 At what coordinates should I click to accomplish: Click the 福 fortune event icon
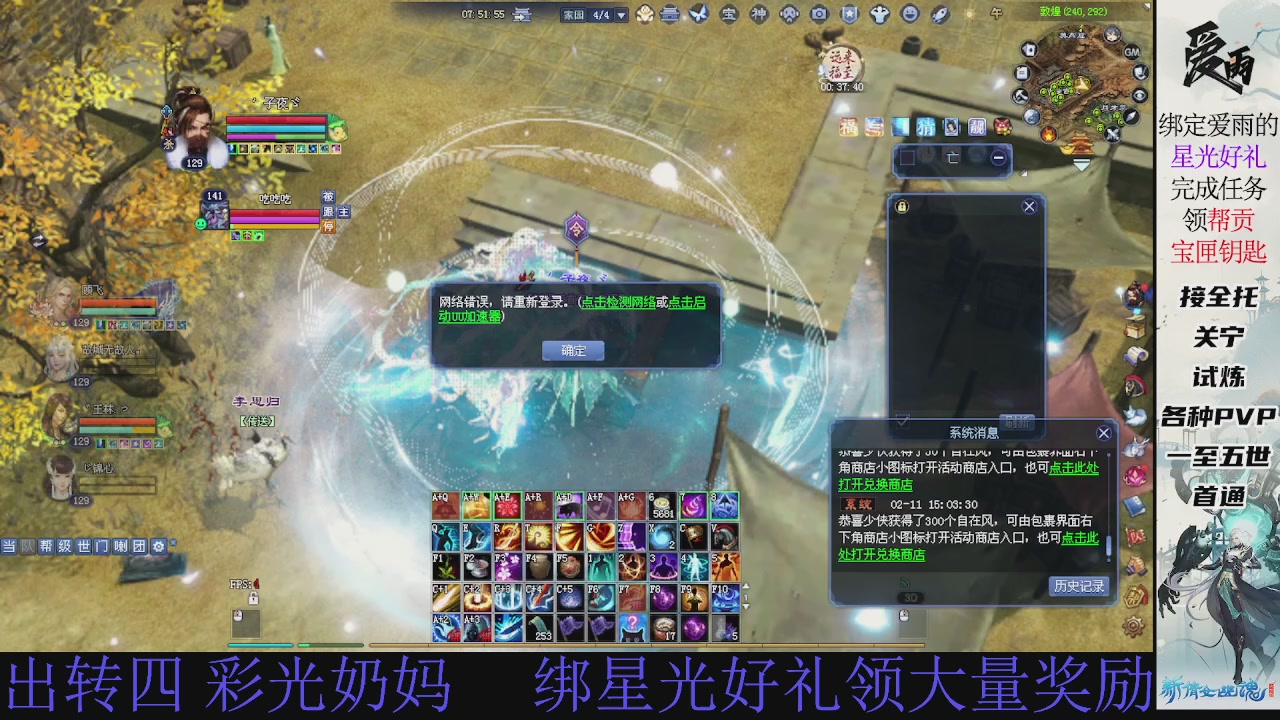[848, 128]
